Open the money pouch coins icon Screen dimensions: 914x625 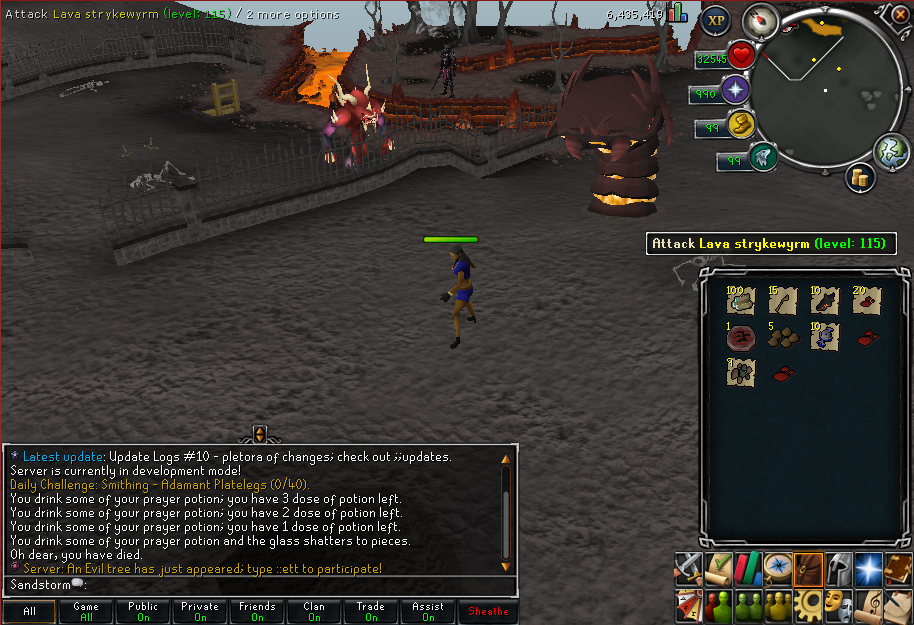(x=859, y=177)
